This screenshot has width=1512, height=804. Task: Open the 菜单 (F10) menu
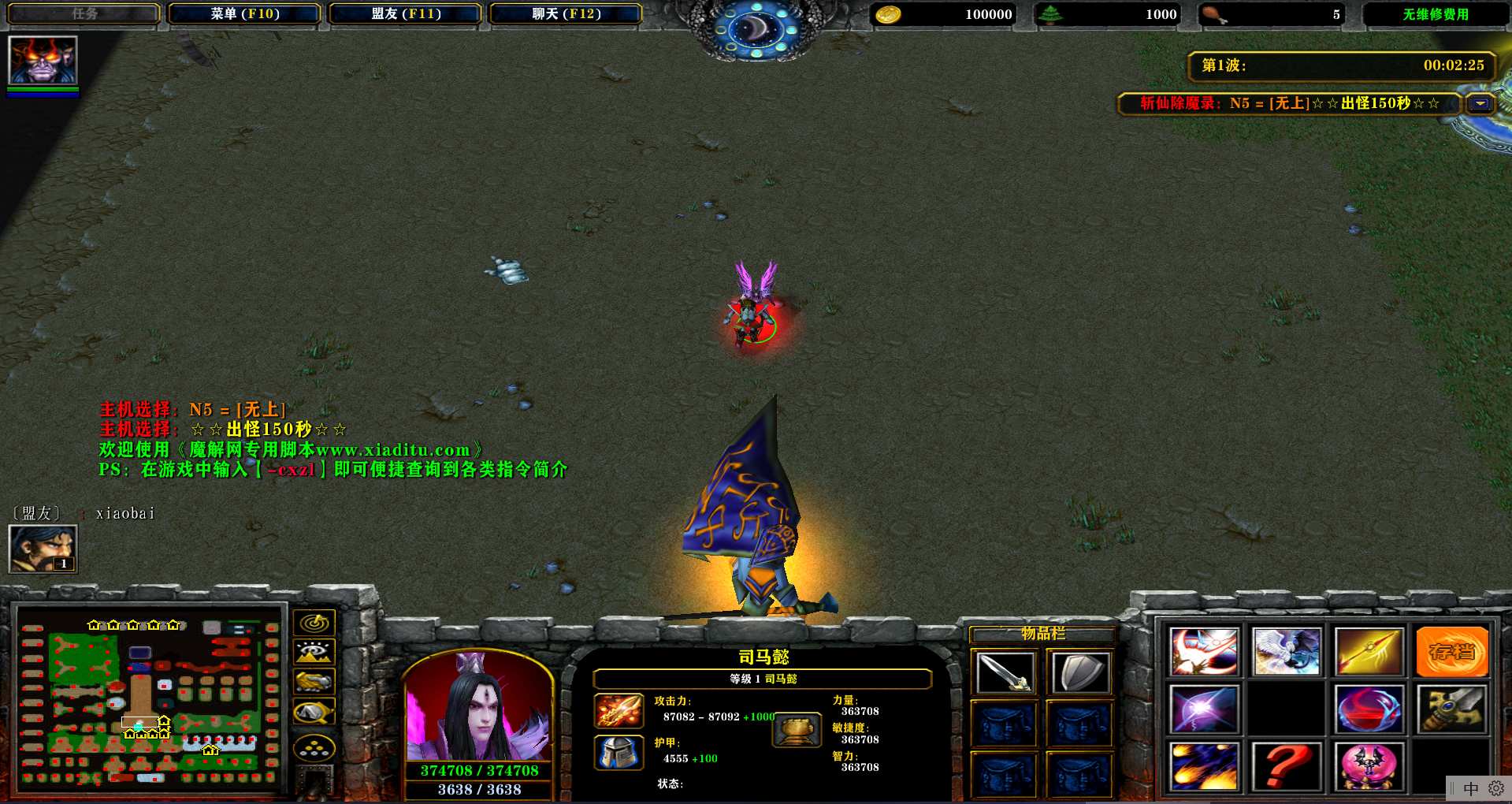245,13
